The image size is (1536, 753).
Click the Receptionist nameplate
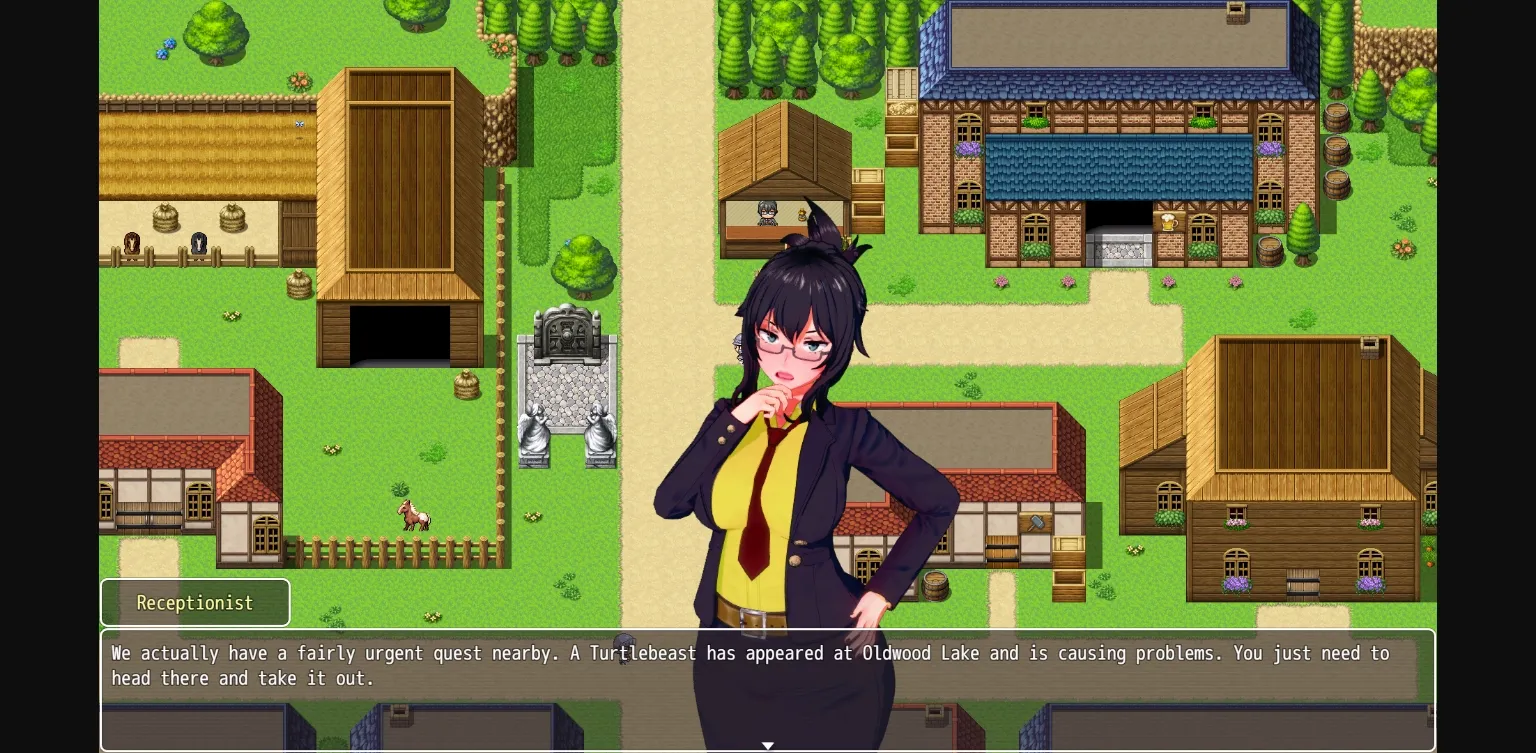195,602
